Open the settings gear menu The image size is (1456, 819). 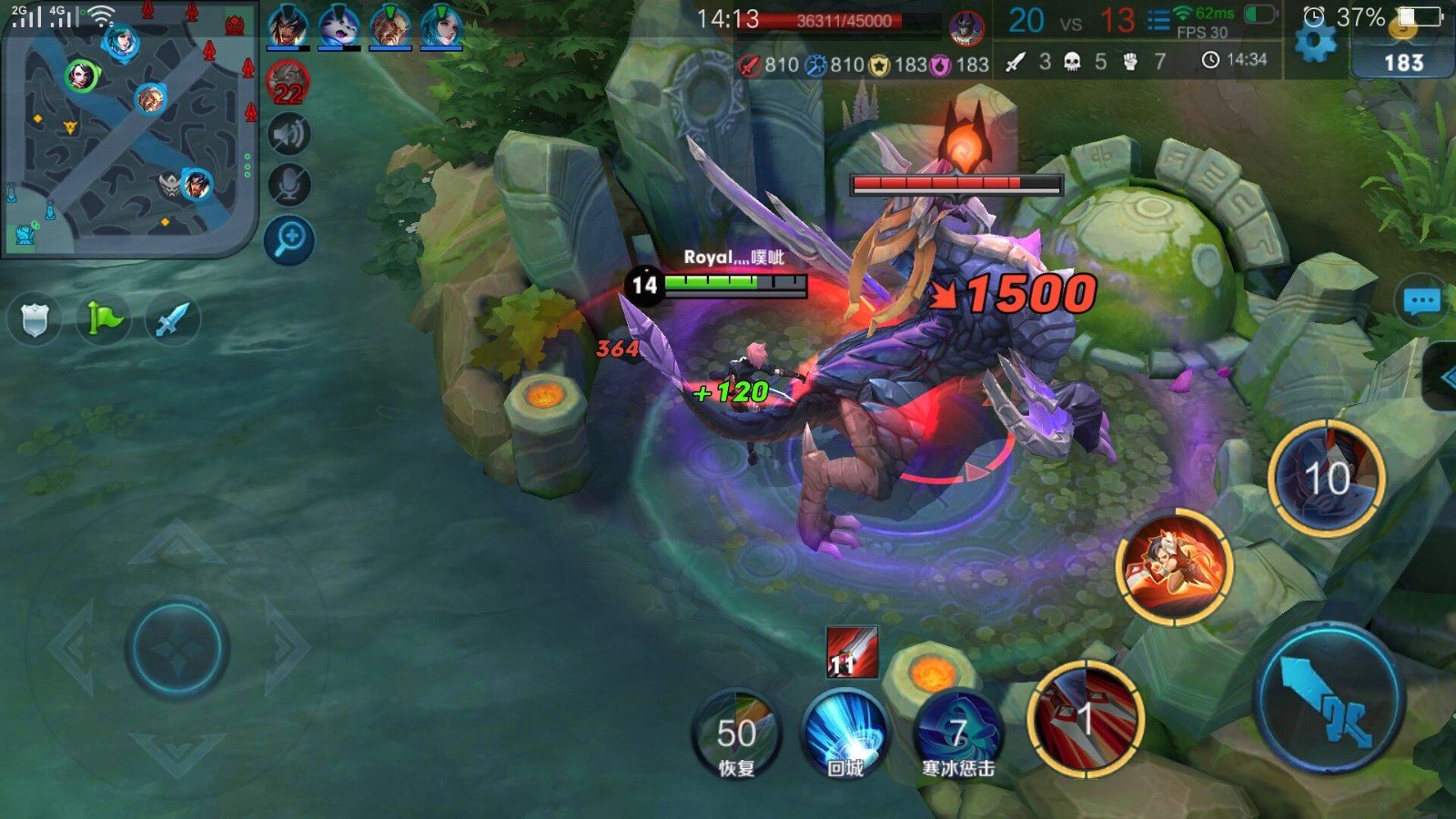[1314, 42]
